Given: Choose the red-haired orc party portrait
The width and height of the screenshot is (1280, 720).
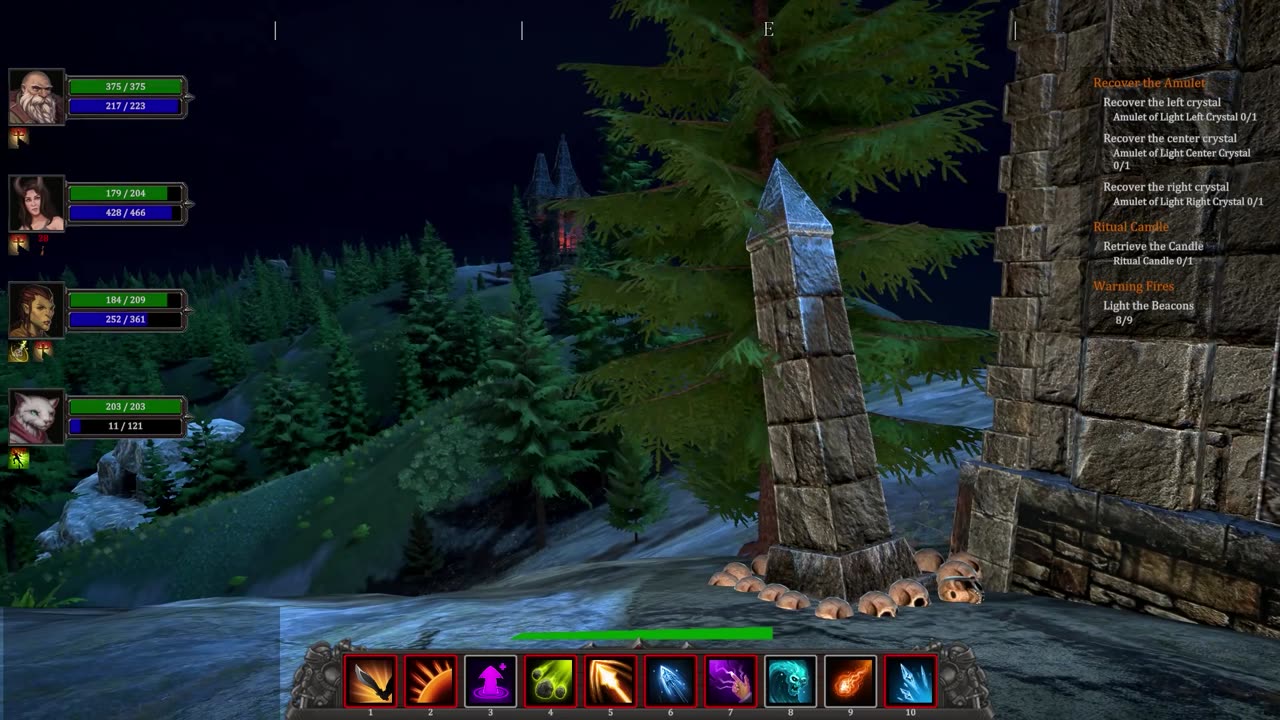Looking at the screenshot, I should [x=37, y=310].
